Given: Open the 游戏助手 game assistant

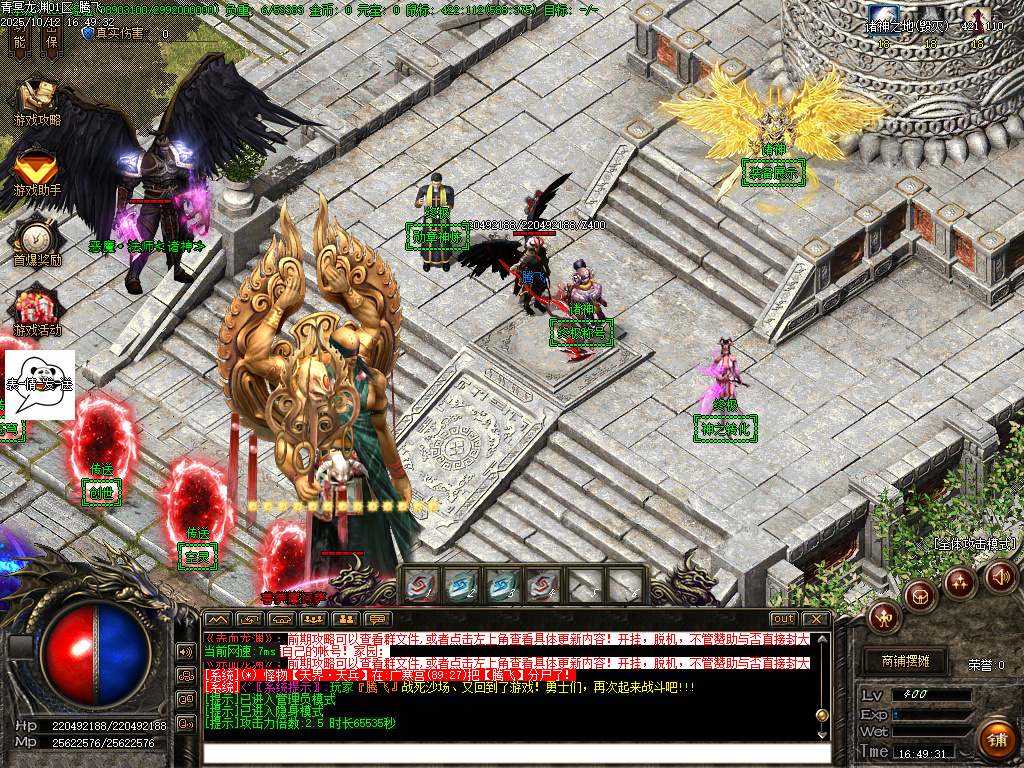Looking at the screenshot, I should (x=37, y=170).
